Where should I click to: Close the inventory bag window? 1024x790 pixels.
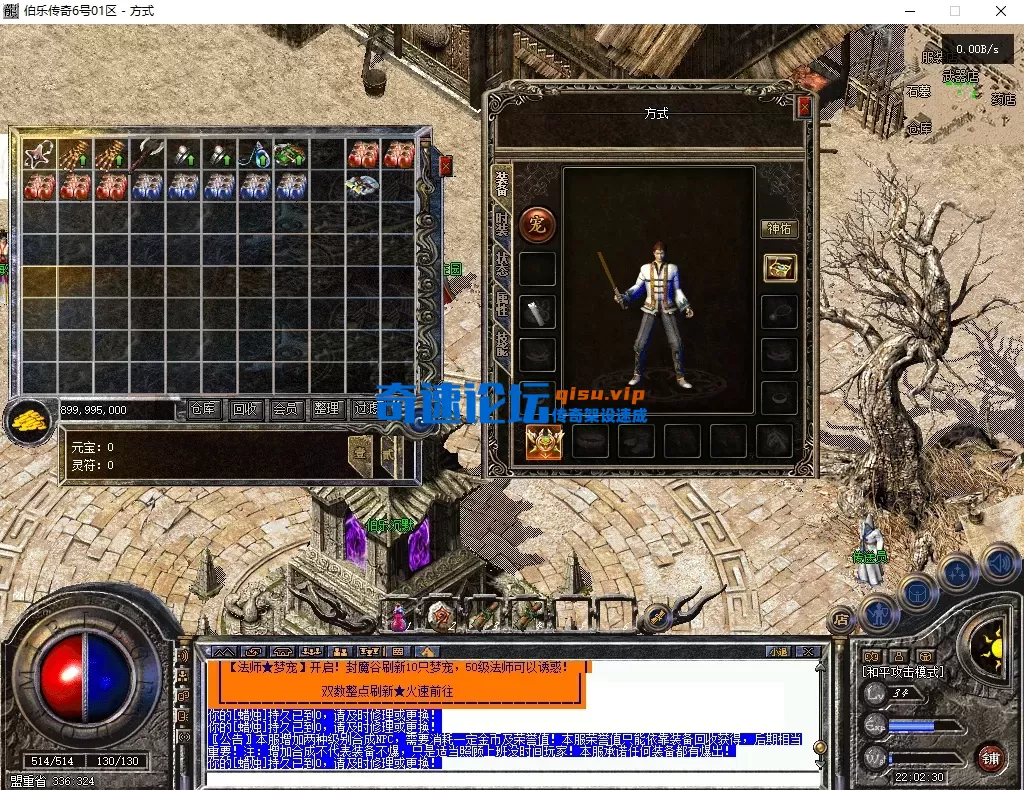[445, 166]
